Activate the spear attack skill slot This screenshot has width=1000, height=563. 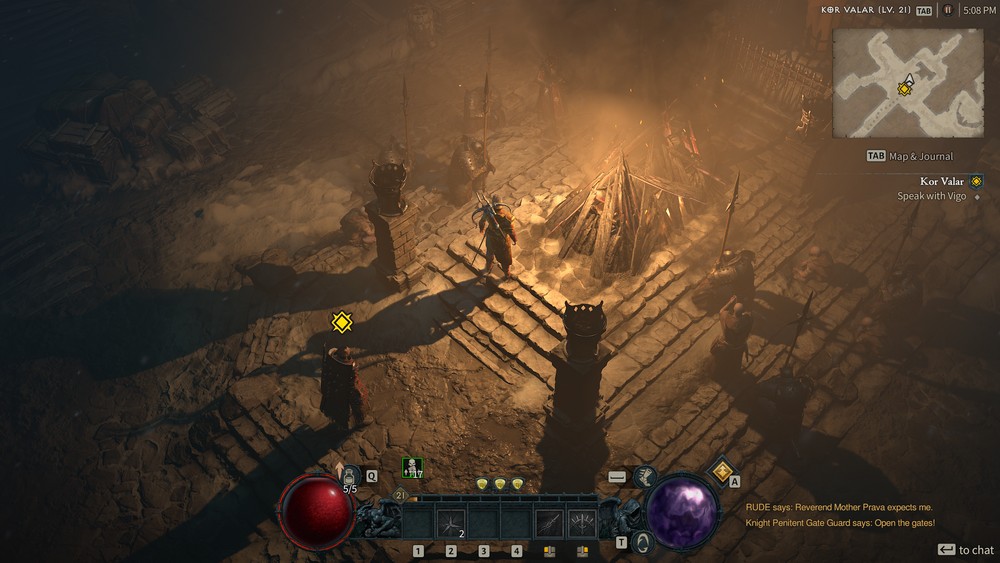(x=549, y=522)
